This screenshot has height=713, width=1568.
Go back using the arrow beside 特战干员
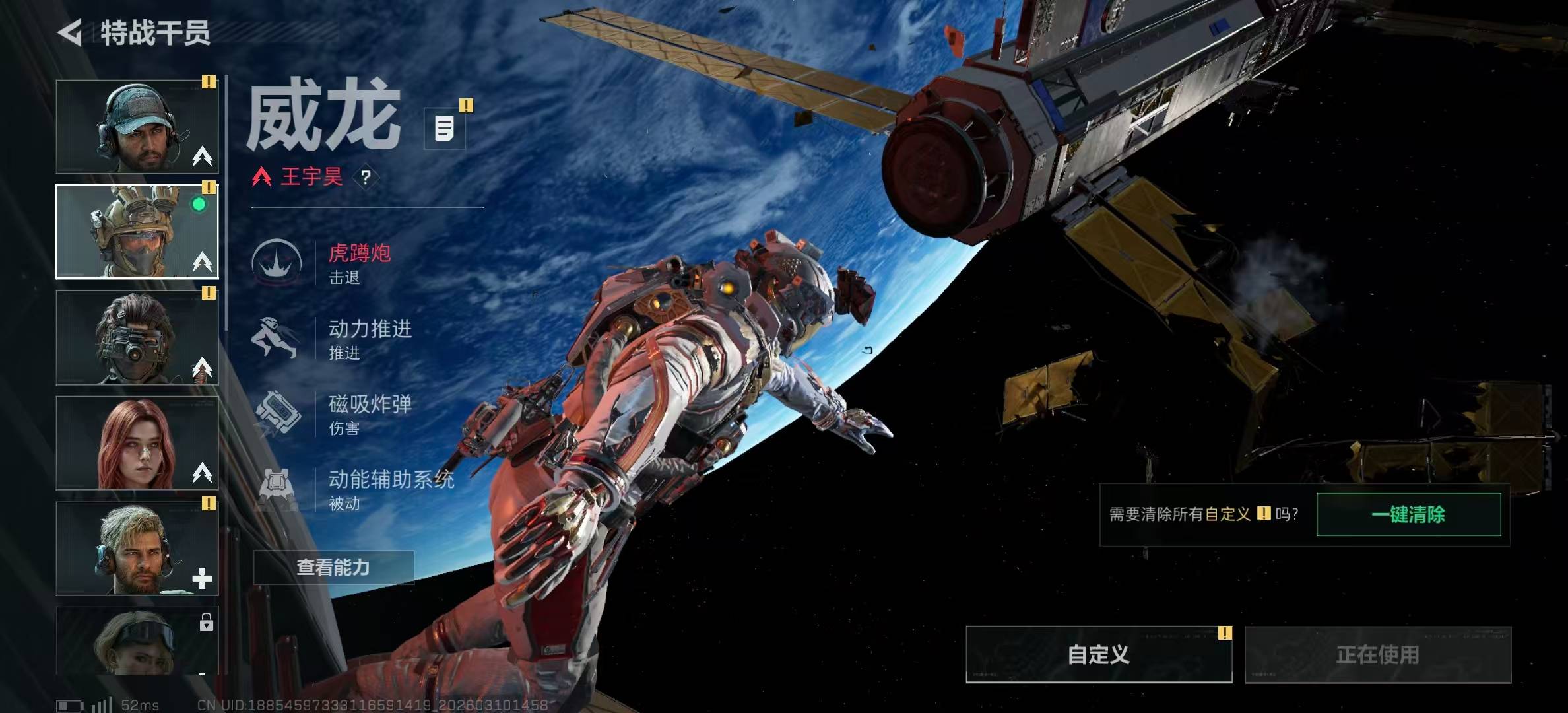[x=71, y=32]
